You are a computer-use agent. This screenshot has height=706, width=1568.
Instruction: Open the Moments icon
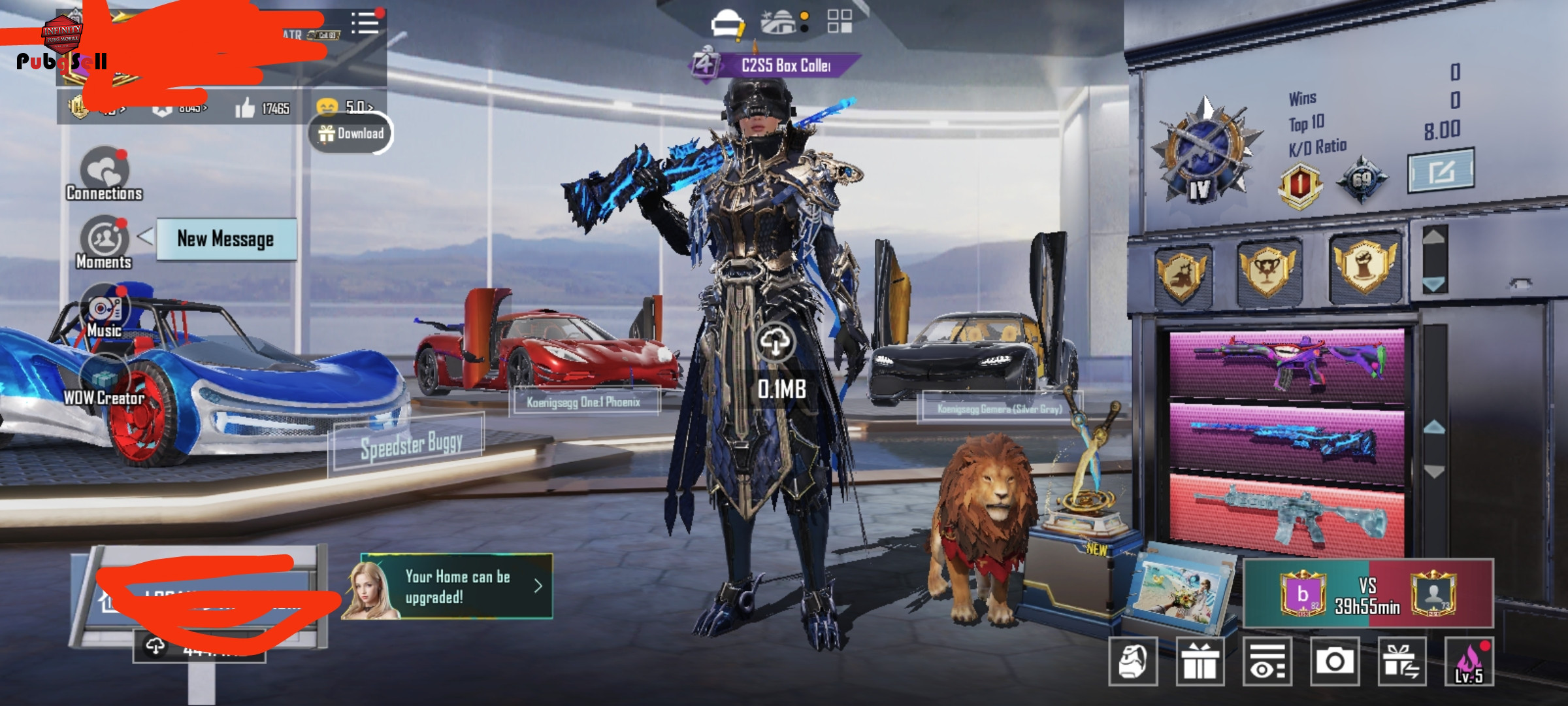(x=104, y=241)
